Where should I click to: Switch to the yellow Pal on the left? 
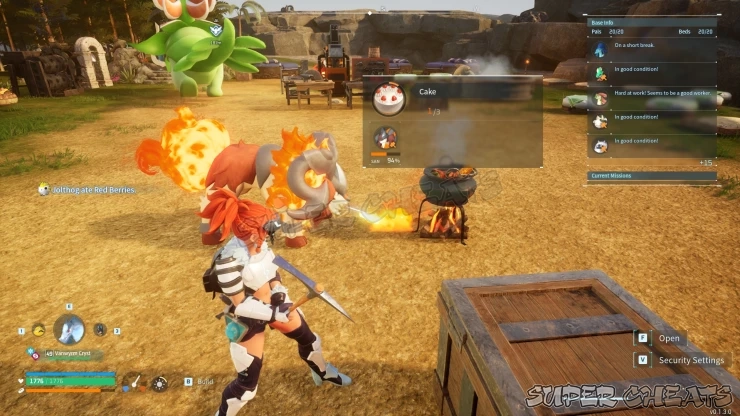tap(37, 329)
